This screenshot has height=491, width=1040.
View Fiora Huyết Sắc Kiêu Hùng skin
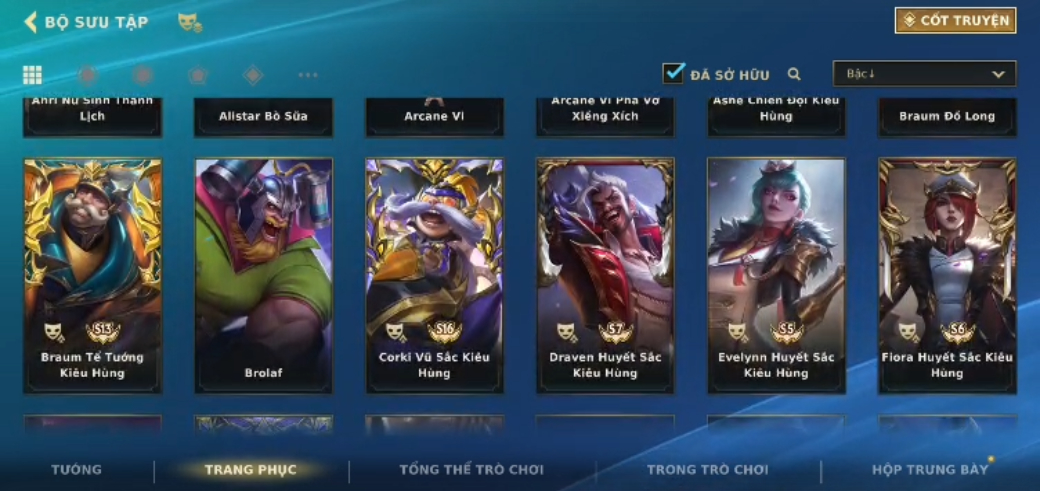click(x=947, y=275)
